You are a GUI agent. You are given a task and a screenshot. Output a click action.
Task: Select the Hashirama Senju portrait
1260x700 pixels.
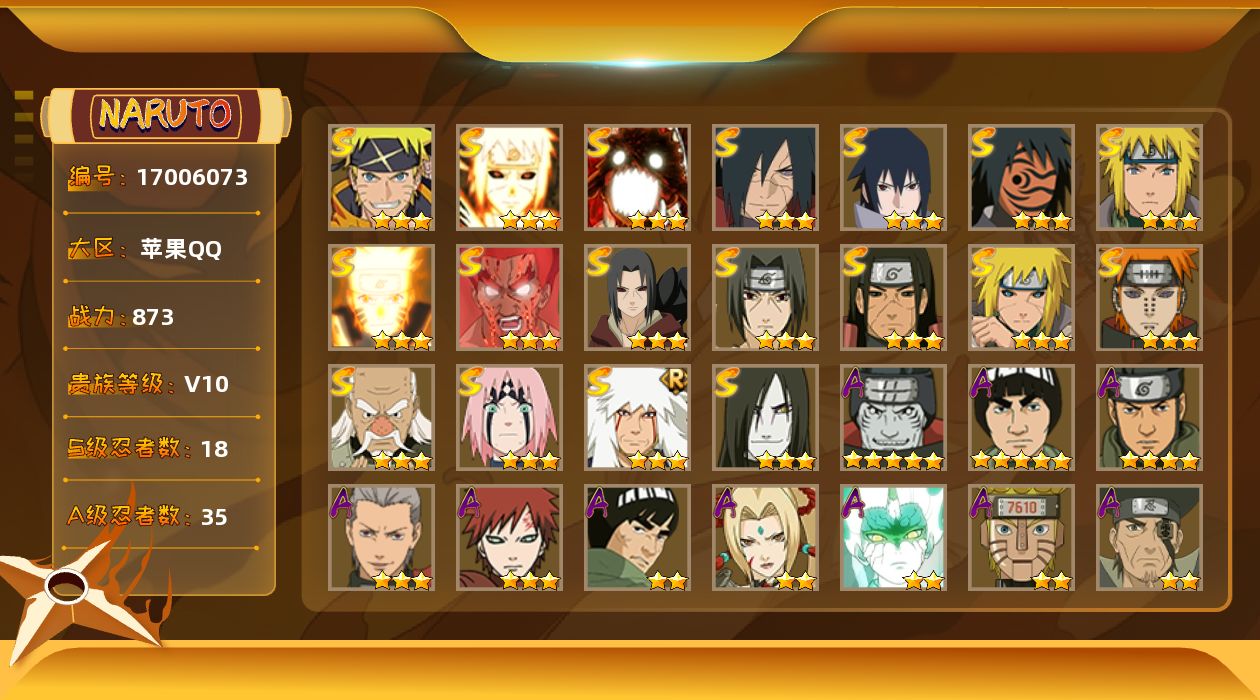(x=893, y=297)
